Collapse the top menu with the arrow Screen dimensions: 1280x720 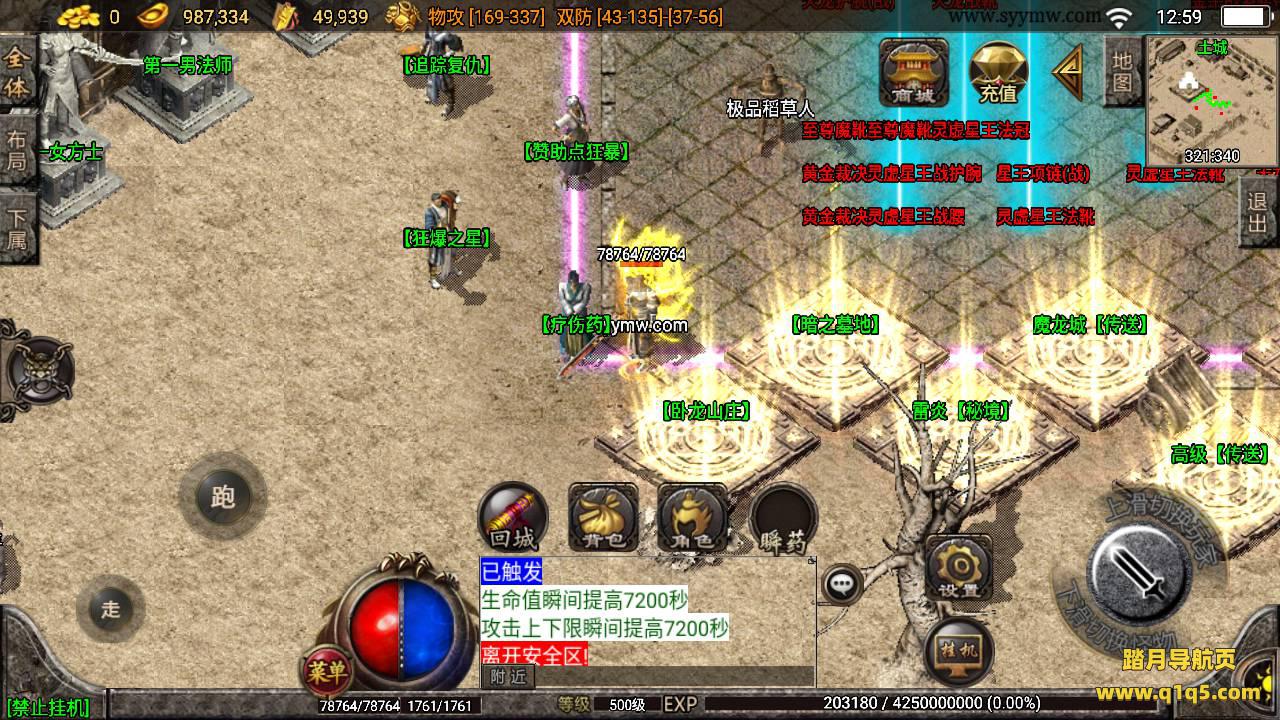click(x=1068, y=72)
